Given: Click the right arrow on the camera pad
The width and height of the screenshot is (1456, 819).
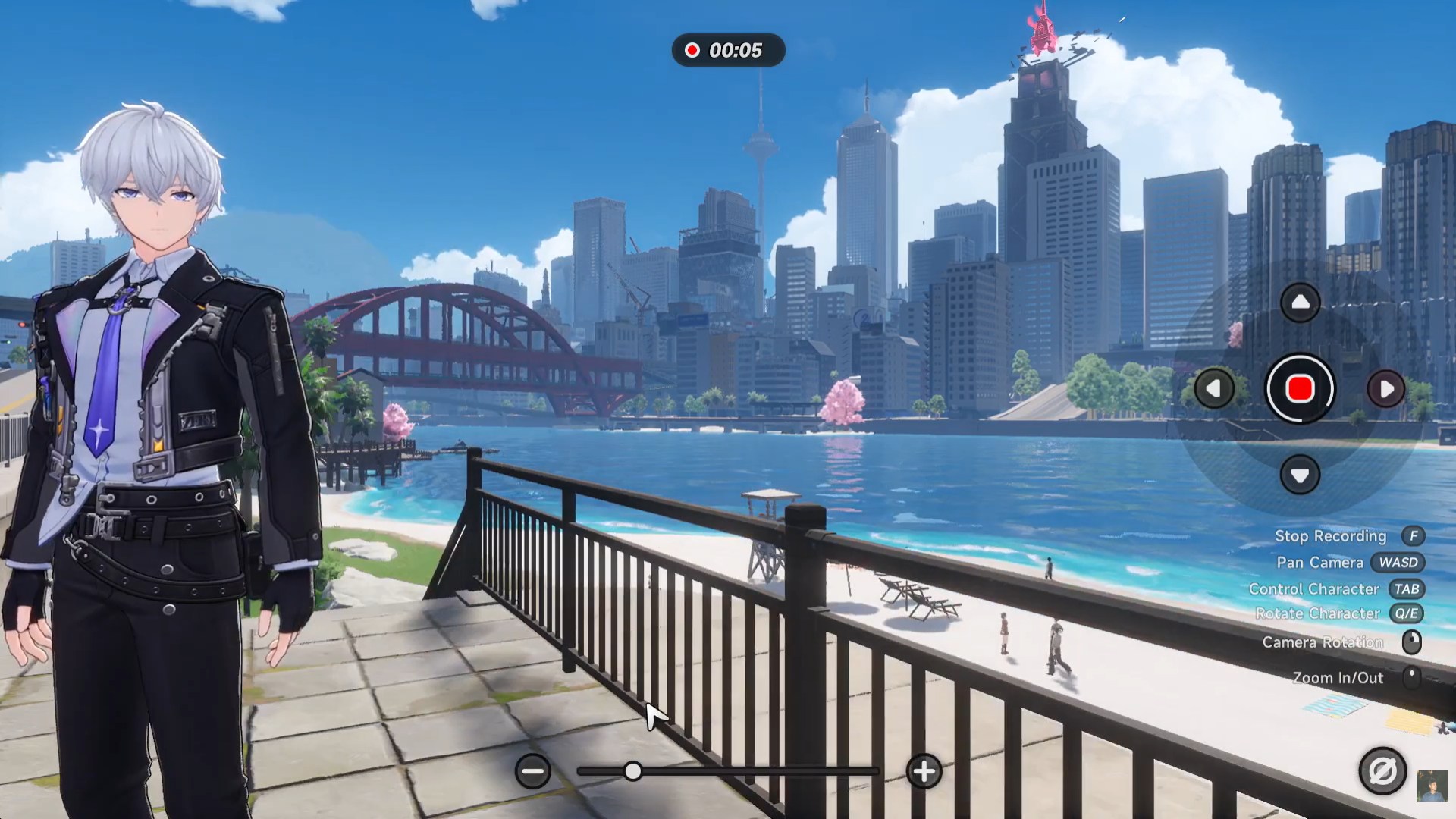Looking at the screenshot, I should tap(1387, 389).
